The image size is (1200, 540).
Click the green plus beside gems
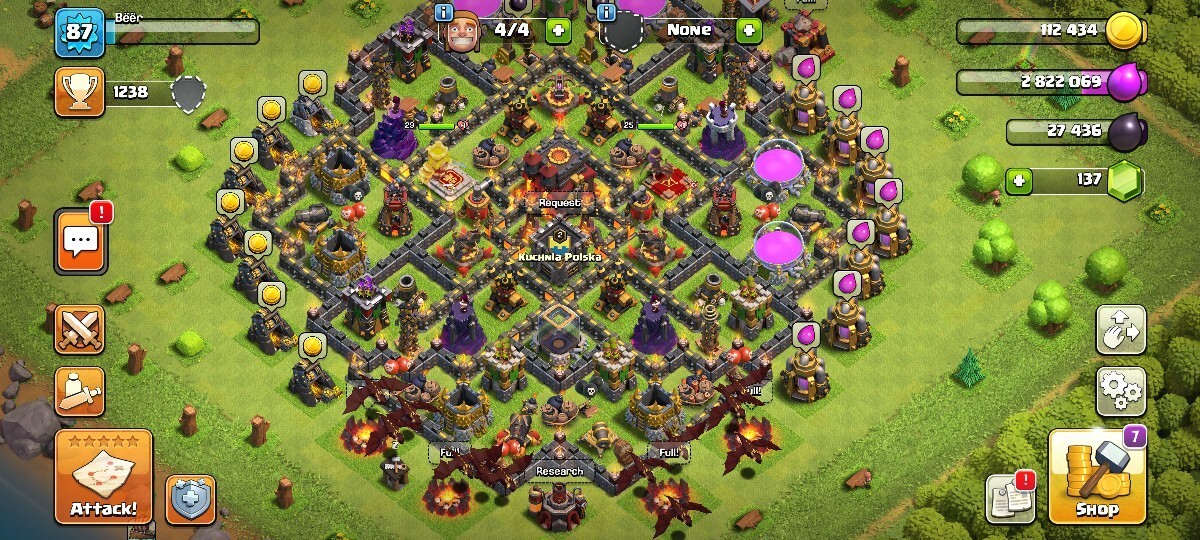(x=1020, y=181)
